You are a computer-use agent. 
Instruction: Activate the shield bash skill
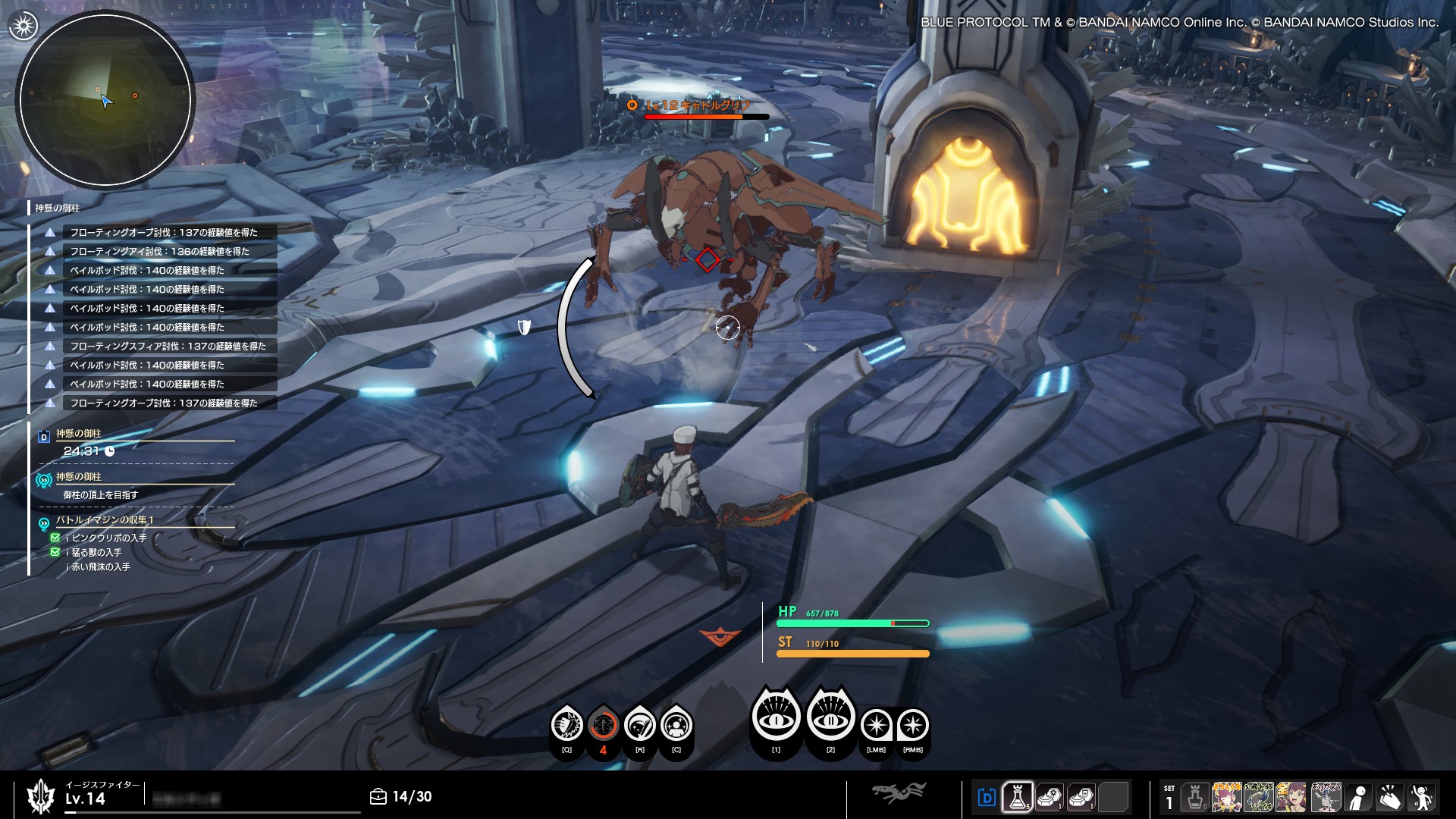click(566, 726)
